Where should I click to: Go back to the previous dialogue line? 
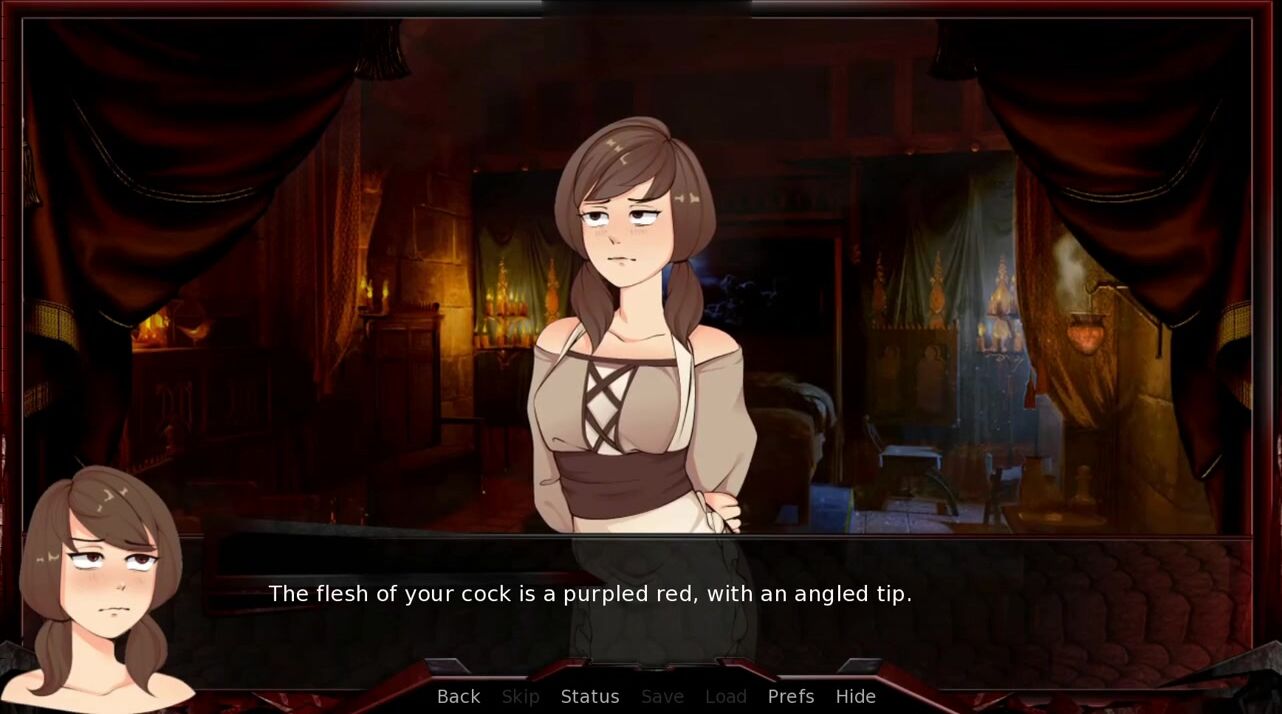pyautogui.click(x=458, y=697)
